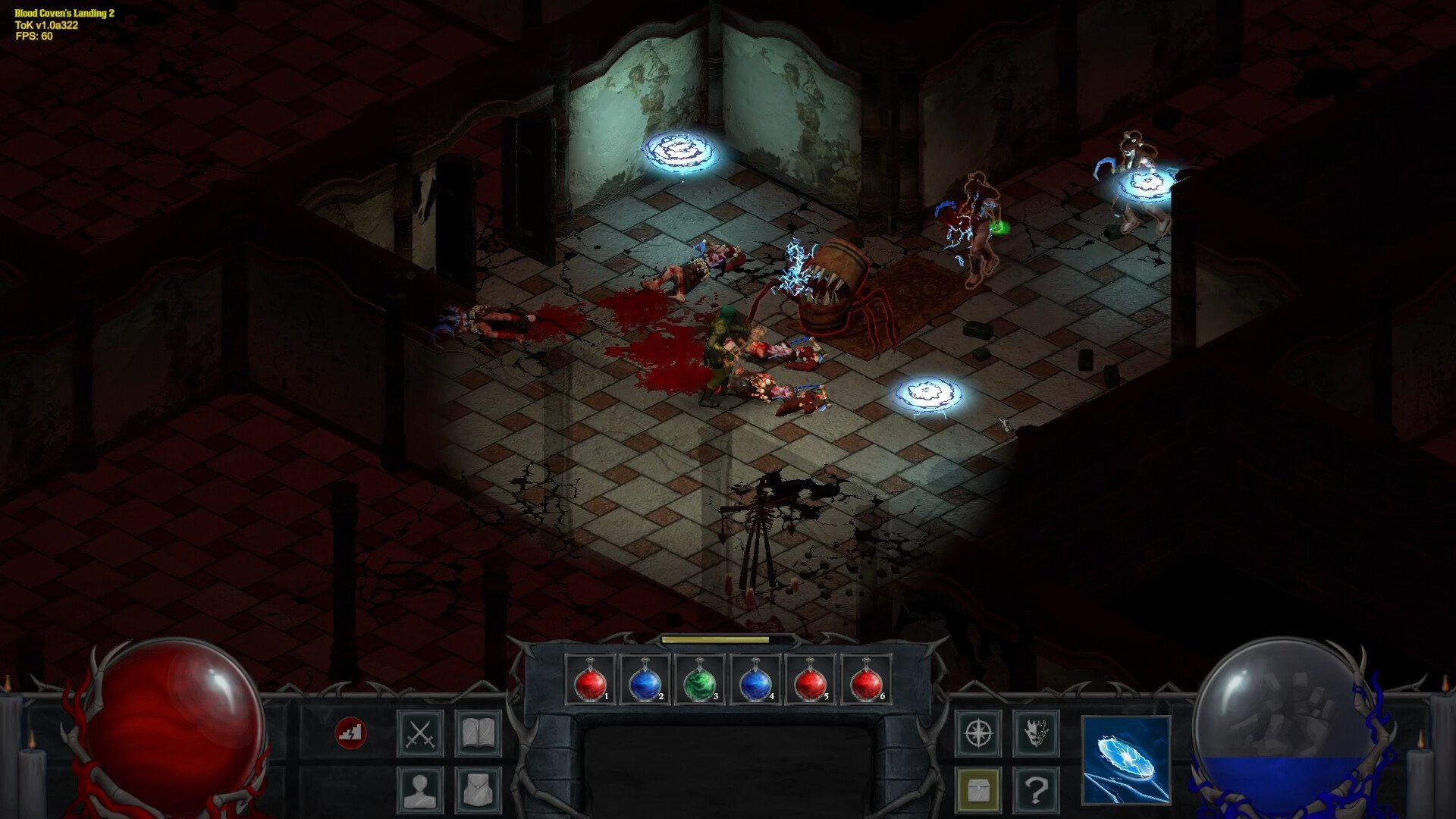Select the blue potion in slot 4
Image resolution: width=1456 pixels, height=819 pixels.
coord(755,680)
